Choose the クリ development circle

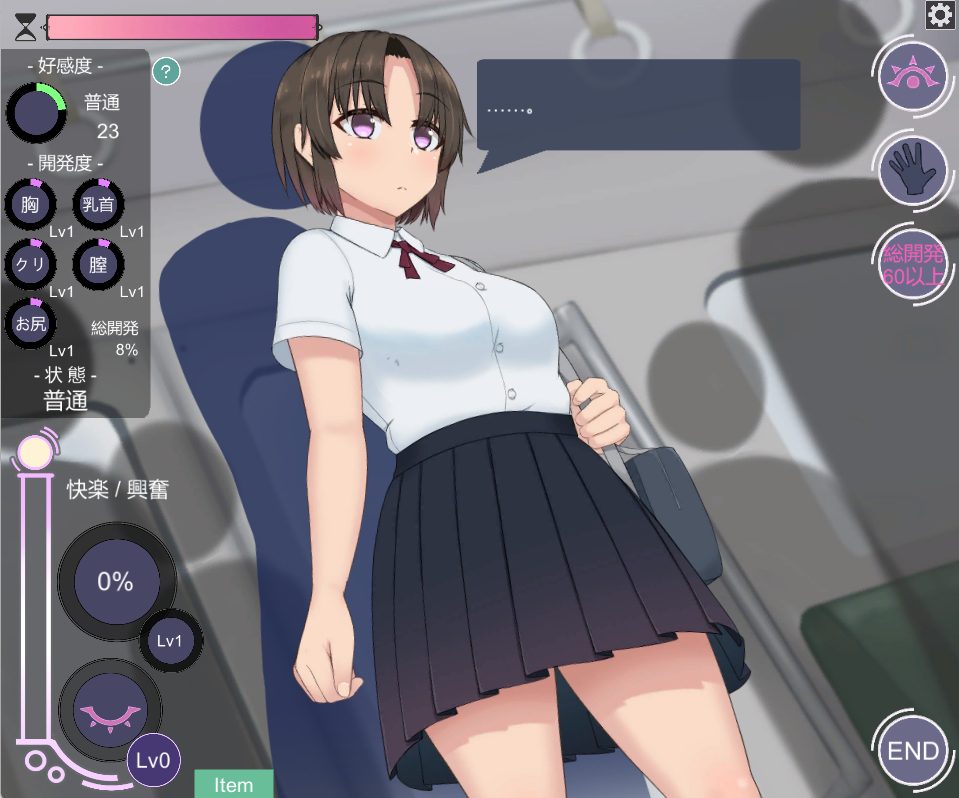(31, 264)
